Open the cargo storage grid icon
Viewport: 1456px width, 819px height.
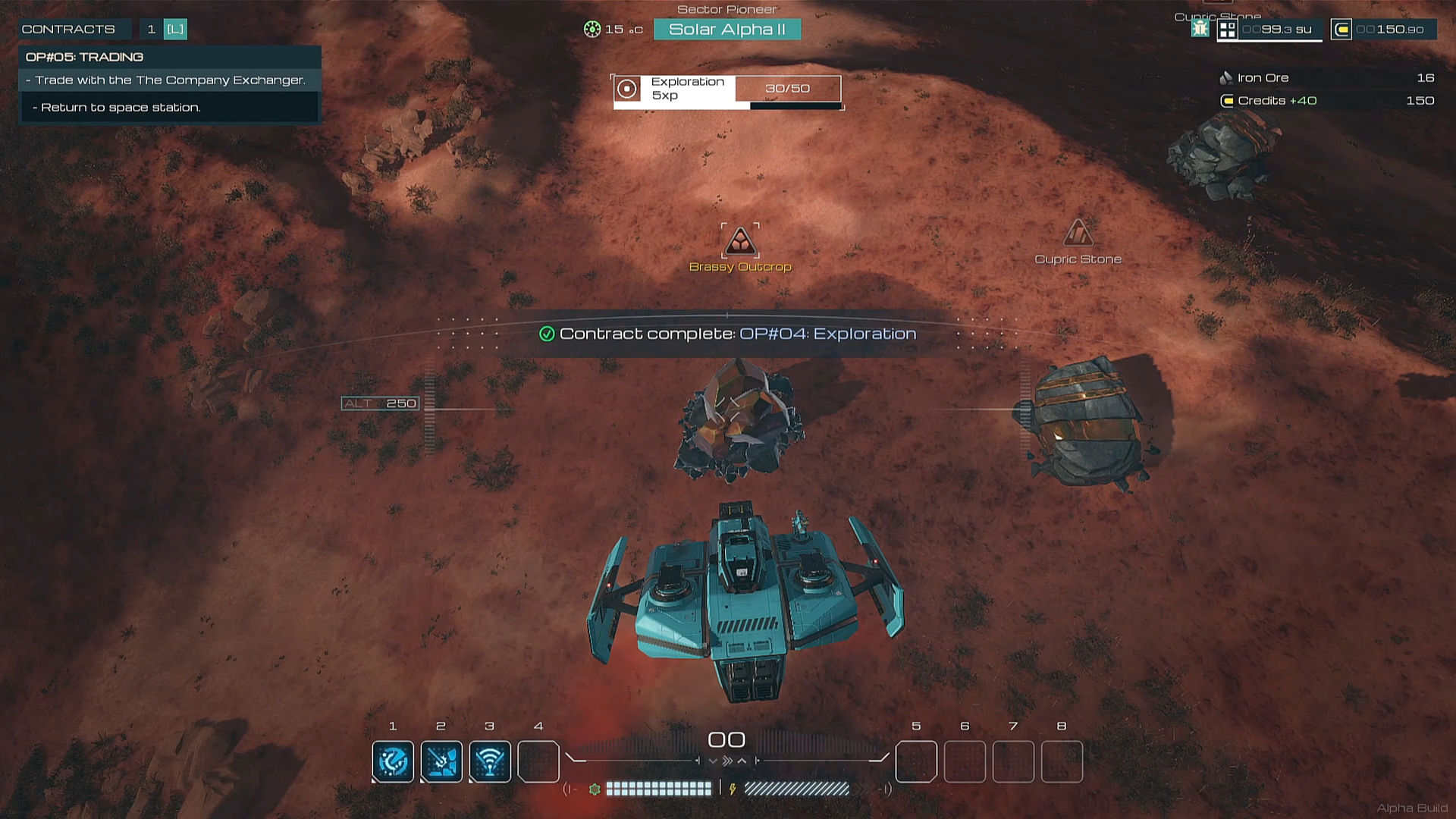[1227, 30]
